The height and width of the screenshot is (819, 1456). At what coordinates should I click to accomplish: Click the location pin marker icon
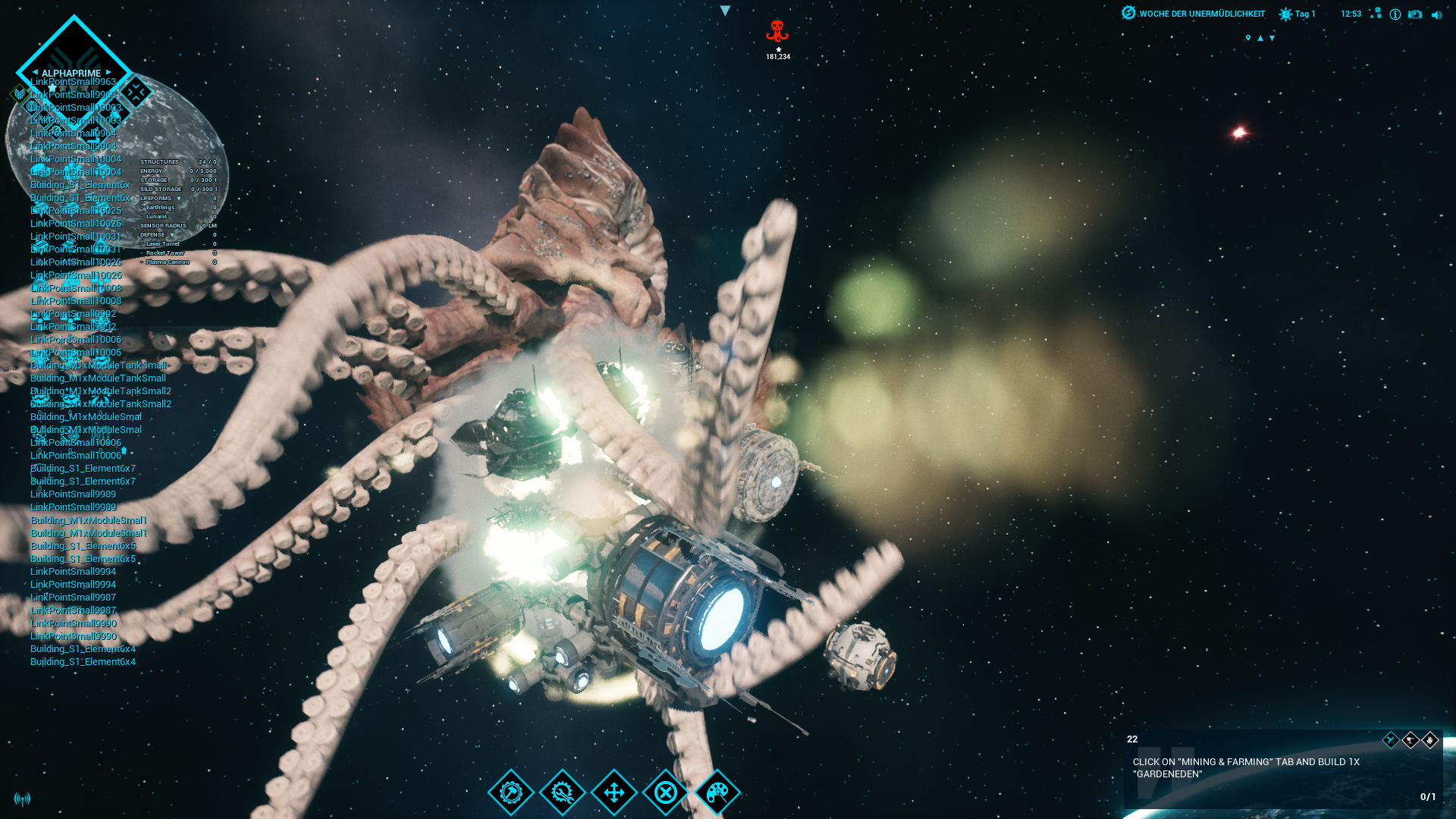[1248, 38]
